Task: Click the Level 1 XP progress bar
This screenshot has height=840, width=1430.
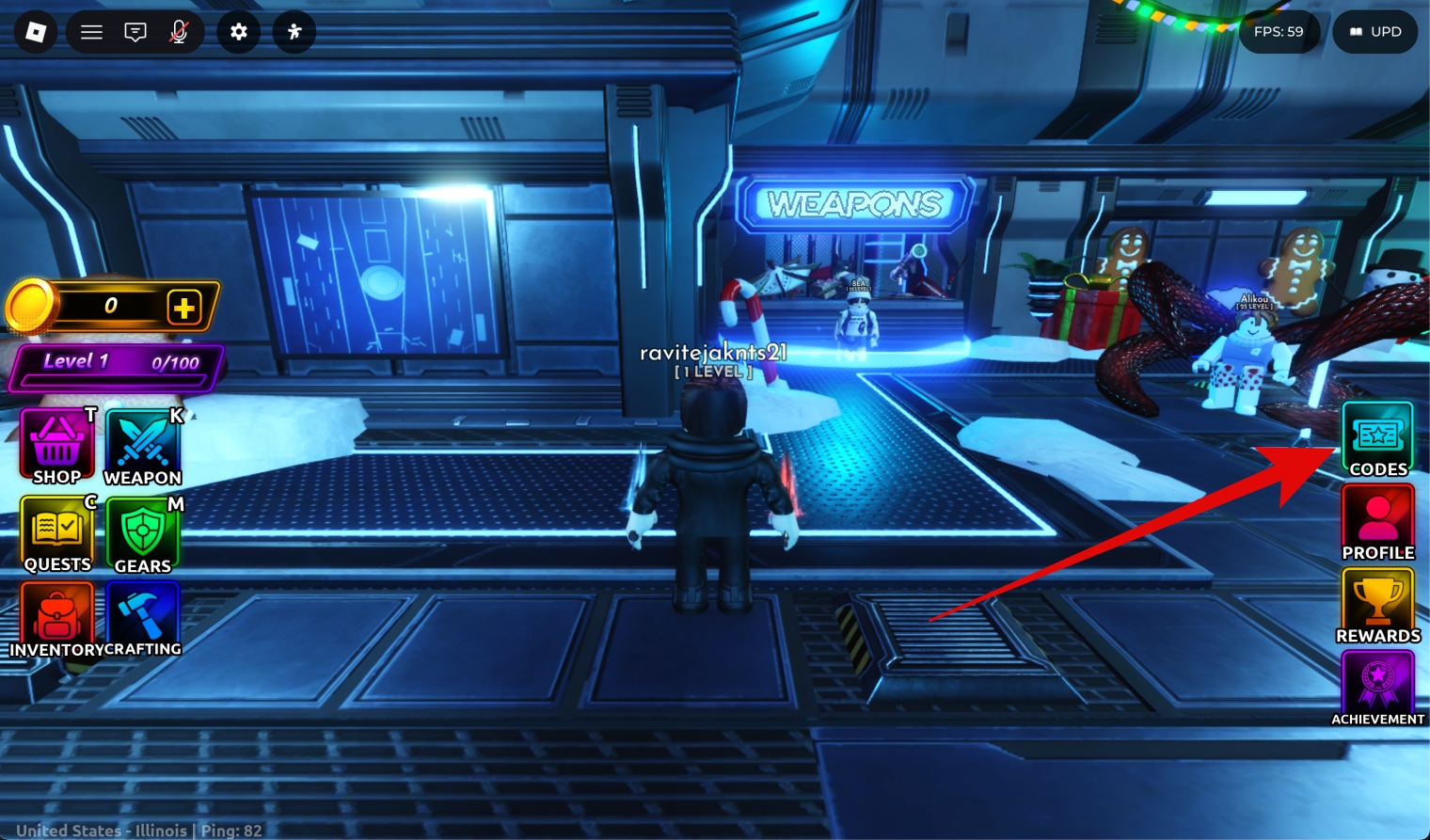Action: pos(113,367)
